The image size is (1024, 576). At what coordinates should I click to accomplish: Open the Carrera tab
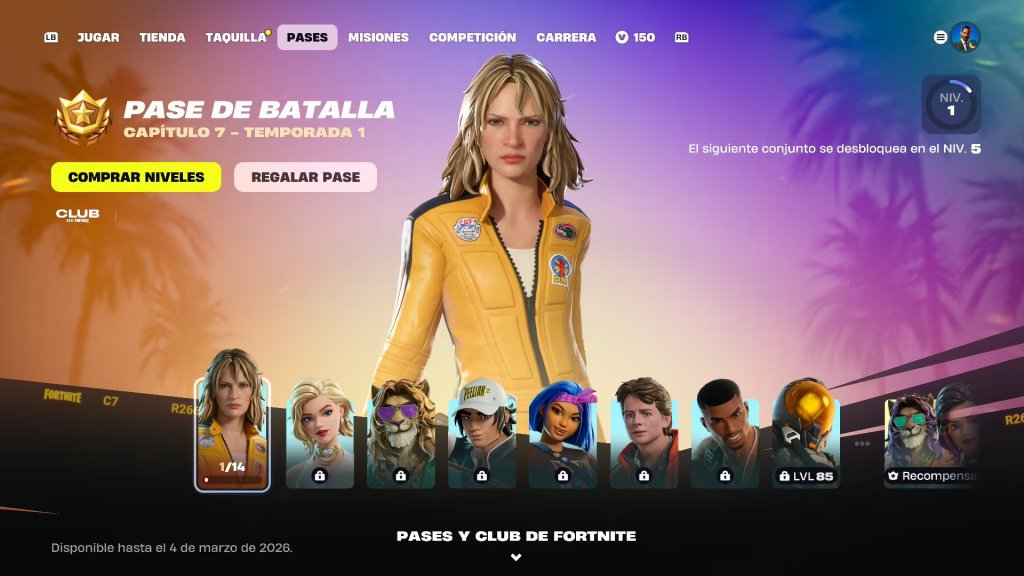point(566,37)
